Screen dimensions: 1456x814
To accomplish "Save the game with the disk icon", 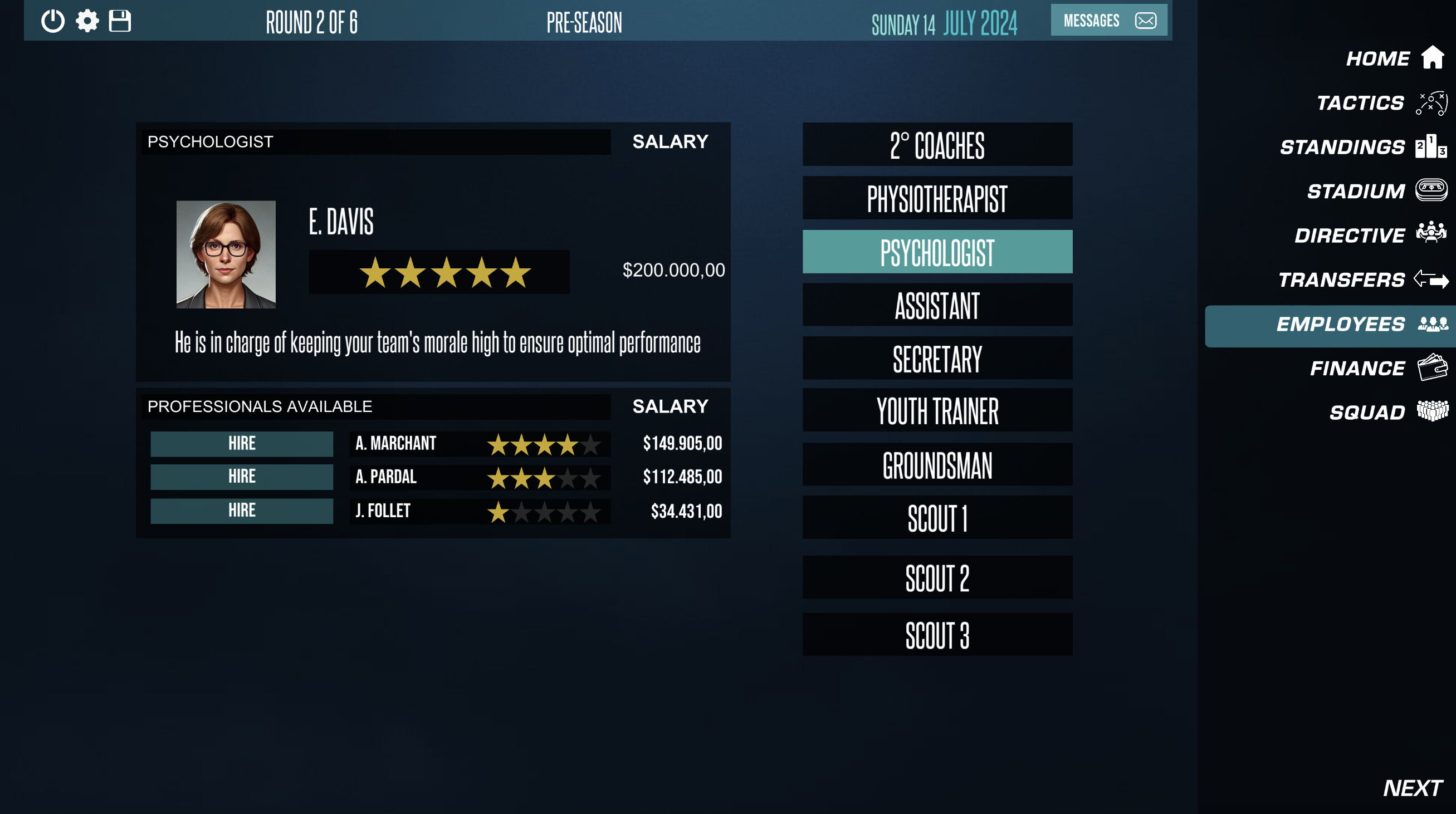I will pyautogui.click(x=120, y=21).
